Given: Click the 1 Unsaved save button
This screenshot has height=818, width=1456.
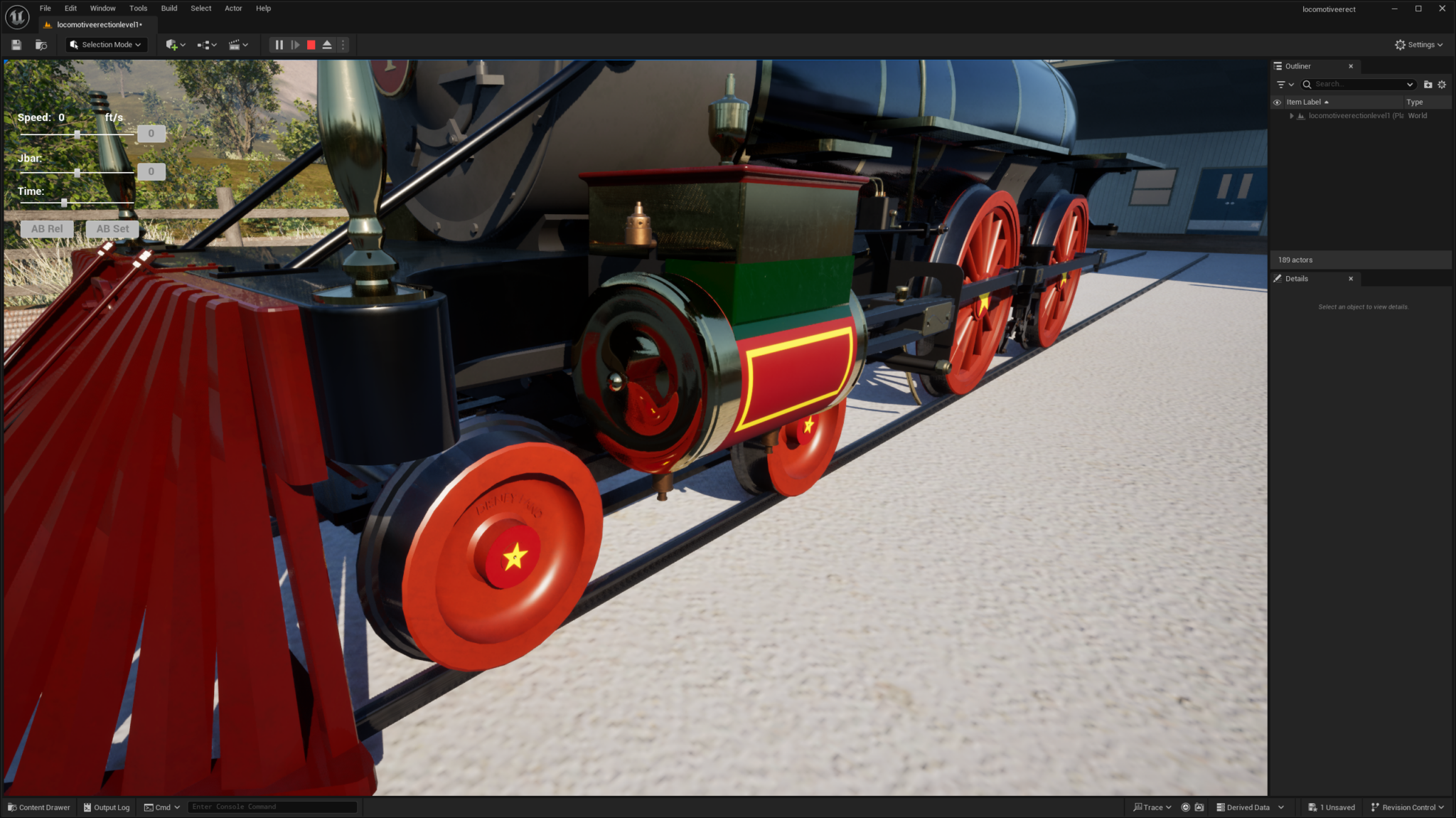Looking at the screenshot, I should (1332, 807).
